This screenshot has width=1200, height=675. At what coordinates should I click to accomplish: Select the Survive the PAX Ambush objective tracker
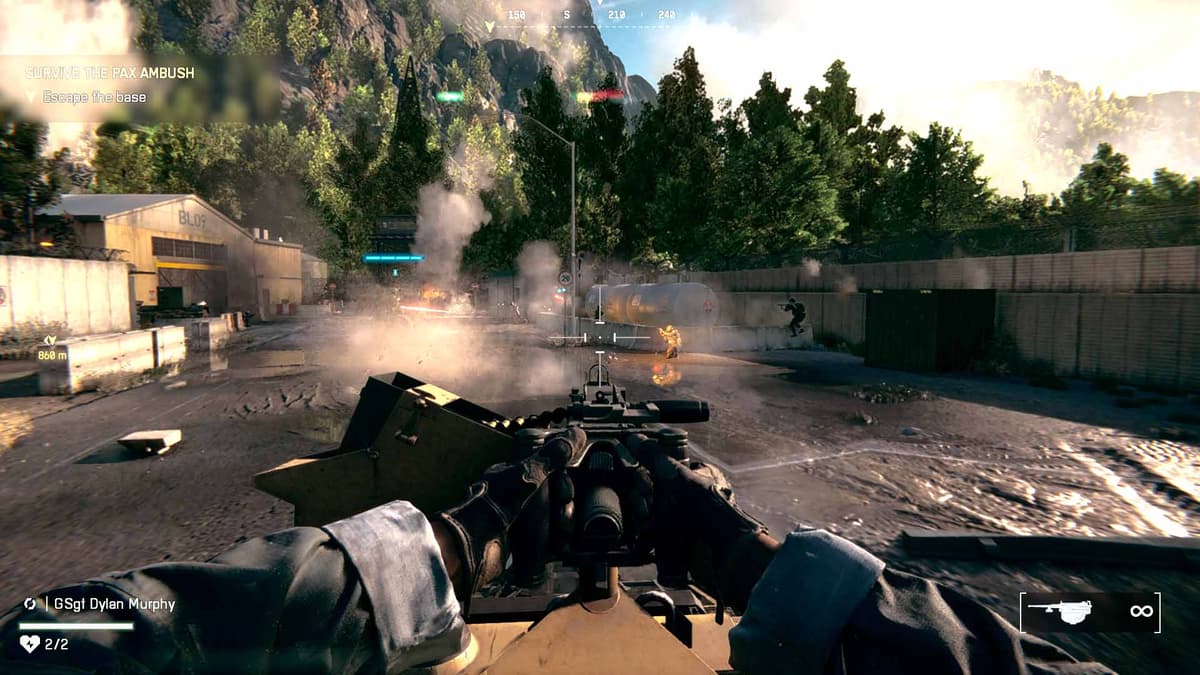[x=110, y=73]
